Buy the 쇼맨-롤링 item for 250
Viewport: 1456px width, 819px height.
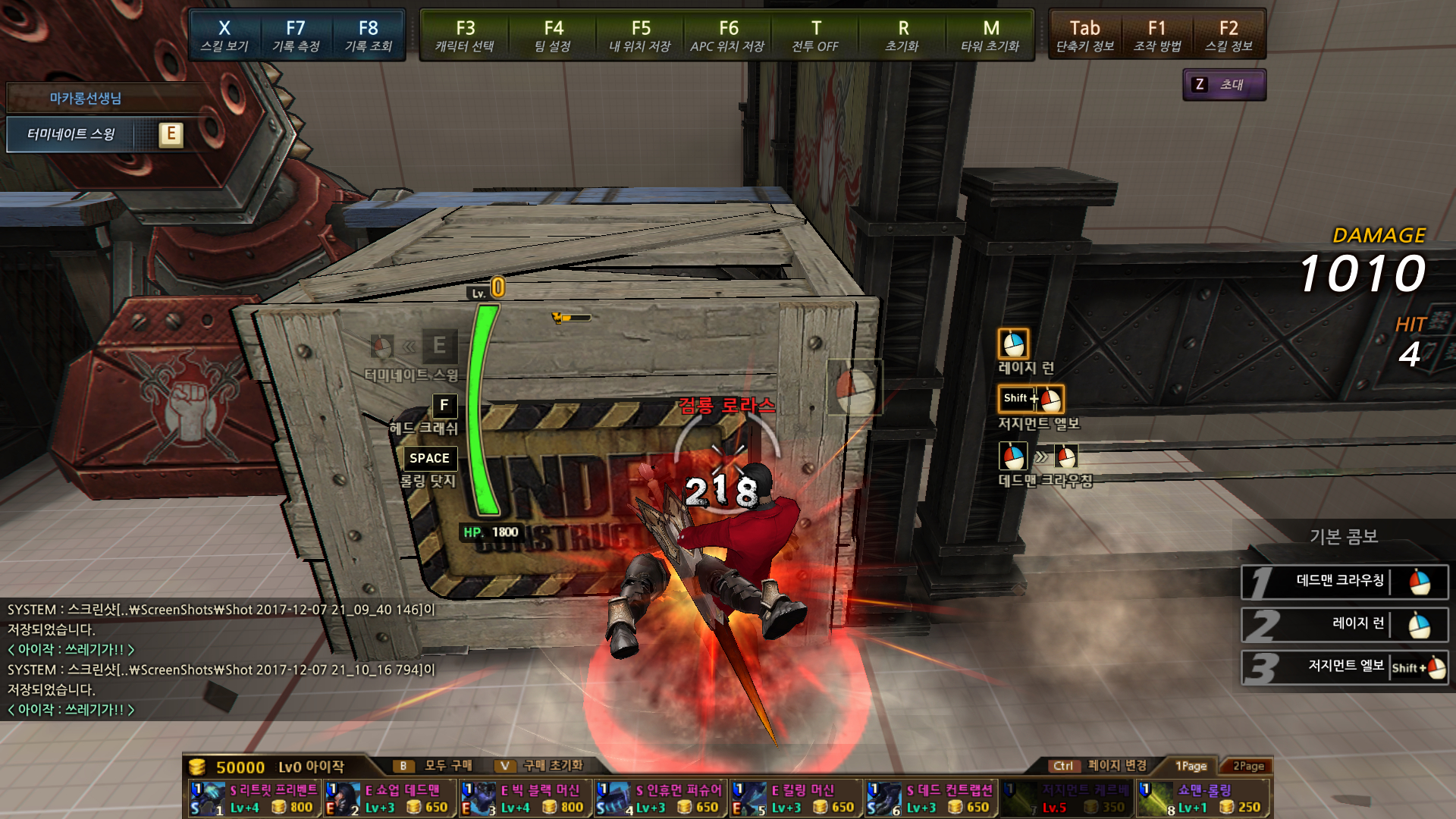(1203, 799)
